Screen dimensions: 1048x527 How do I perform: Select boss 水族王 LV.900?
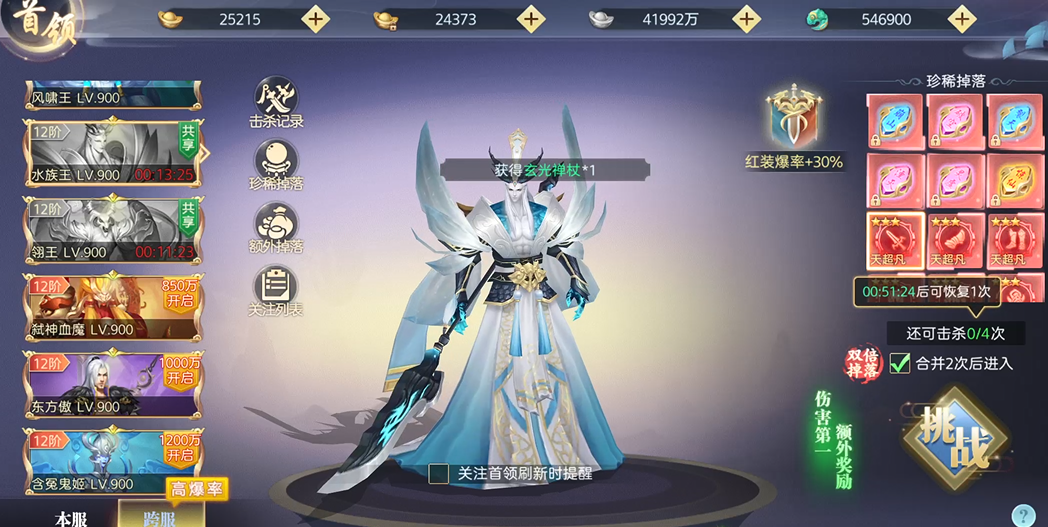coord(112,155)
